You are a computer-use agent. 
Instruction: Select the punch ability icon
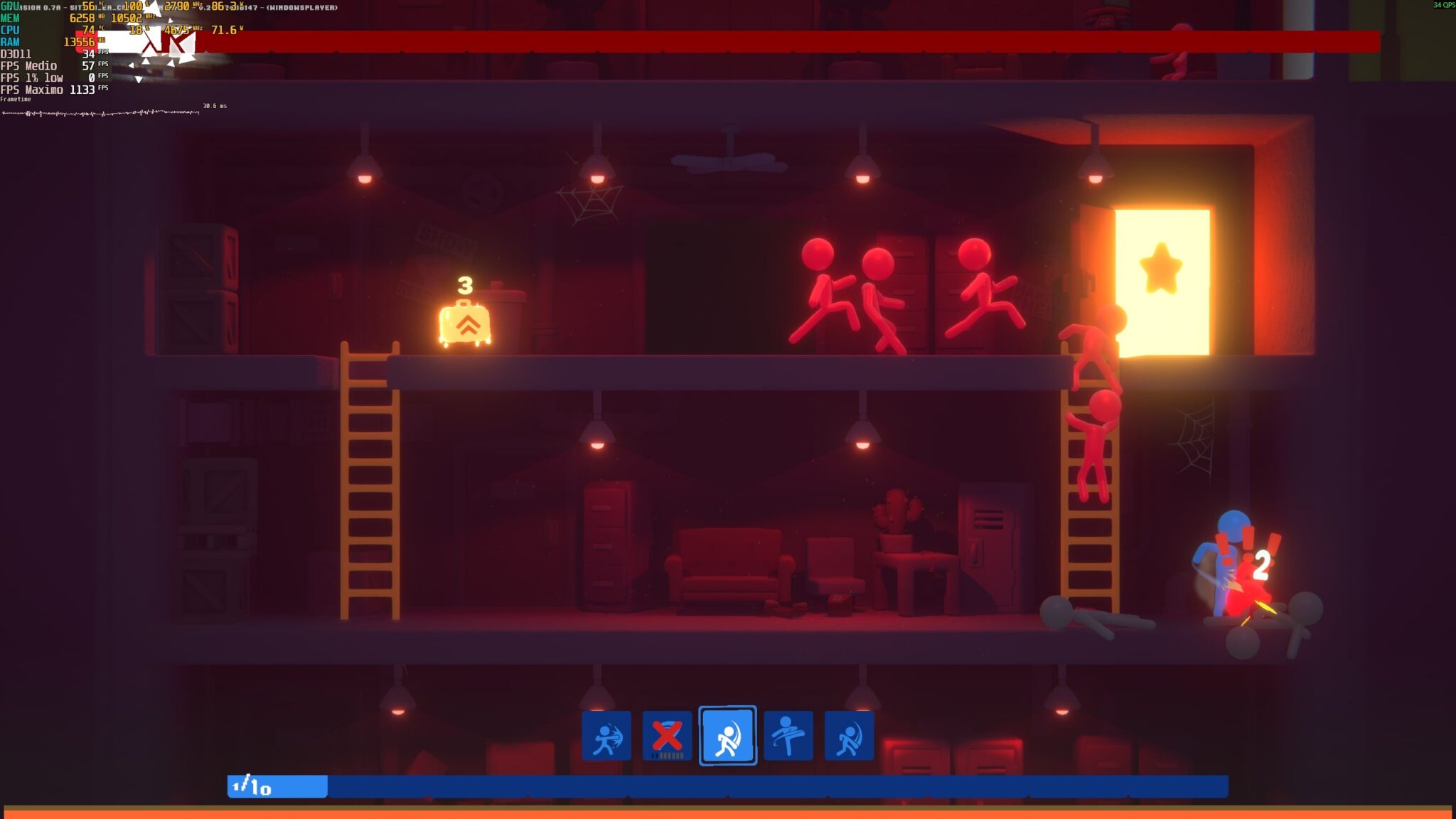click(x=609, y=736)
